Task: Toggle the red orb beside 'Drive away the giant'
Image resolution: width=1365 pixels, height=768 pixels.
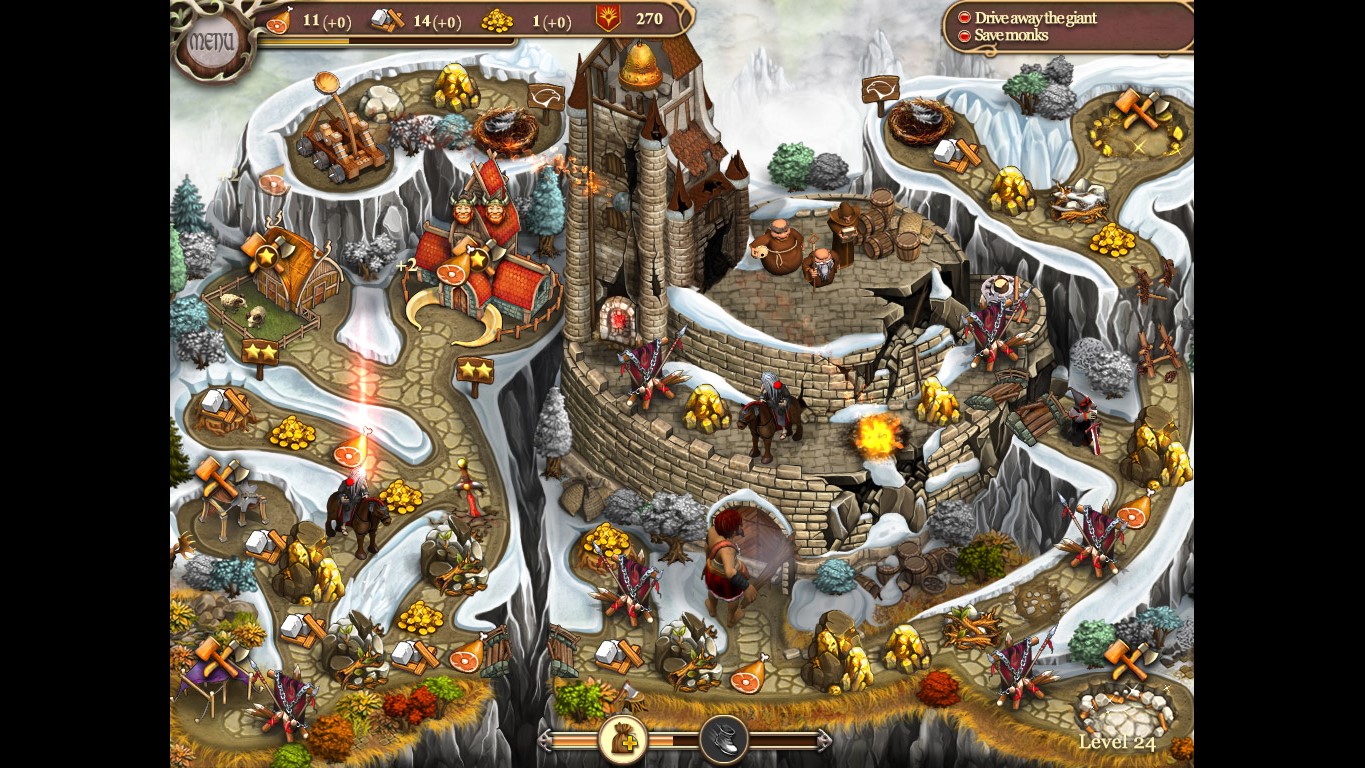Action: point(963,17)
